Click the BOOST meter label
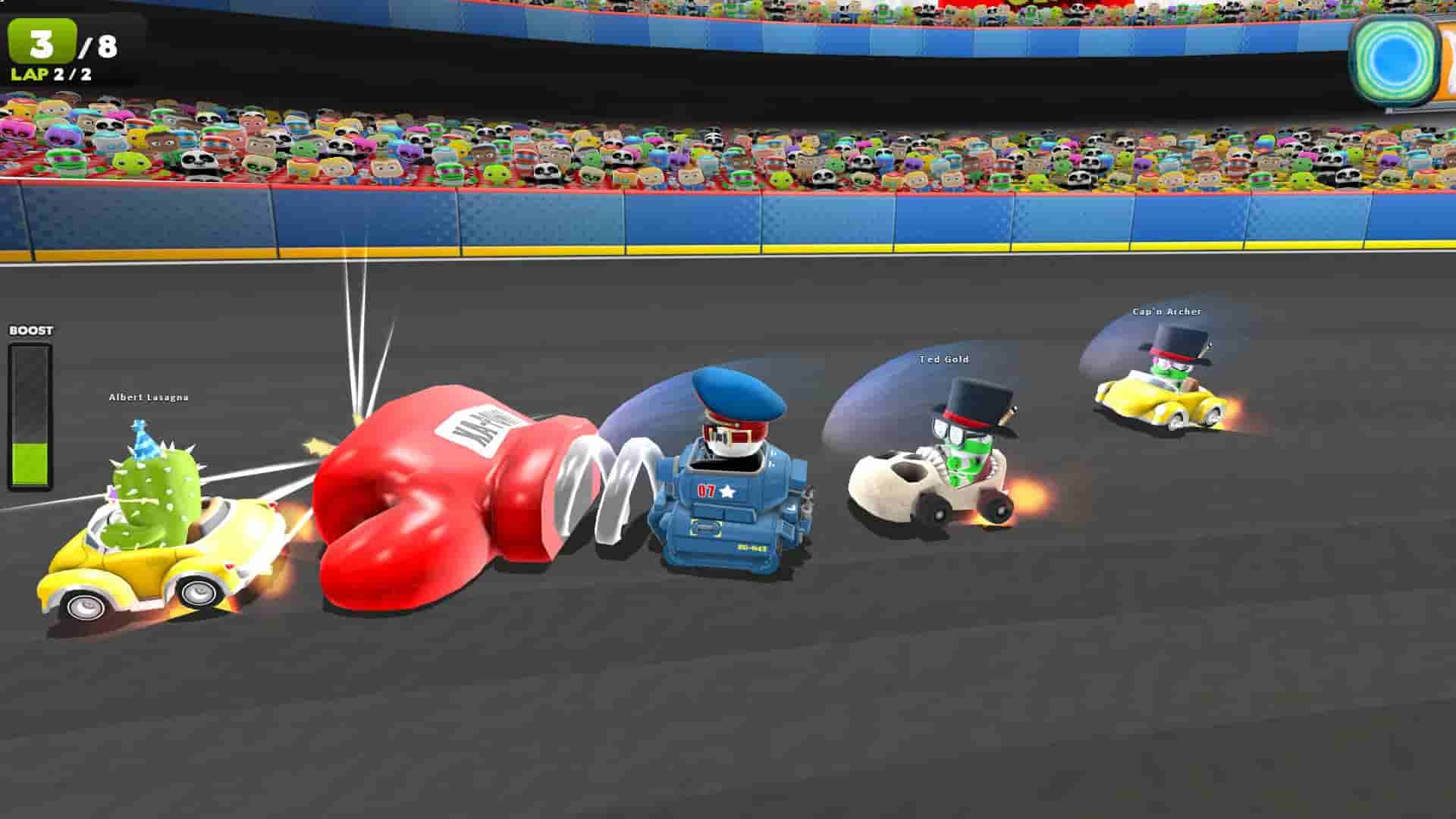The height and width of the screenshot is (819, 1456). pos(30,331)
